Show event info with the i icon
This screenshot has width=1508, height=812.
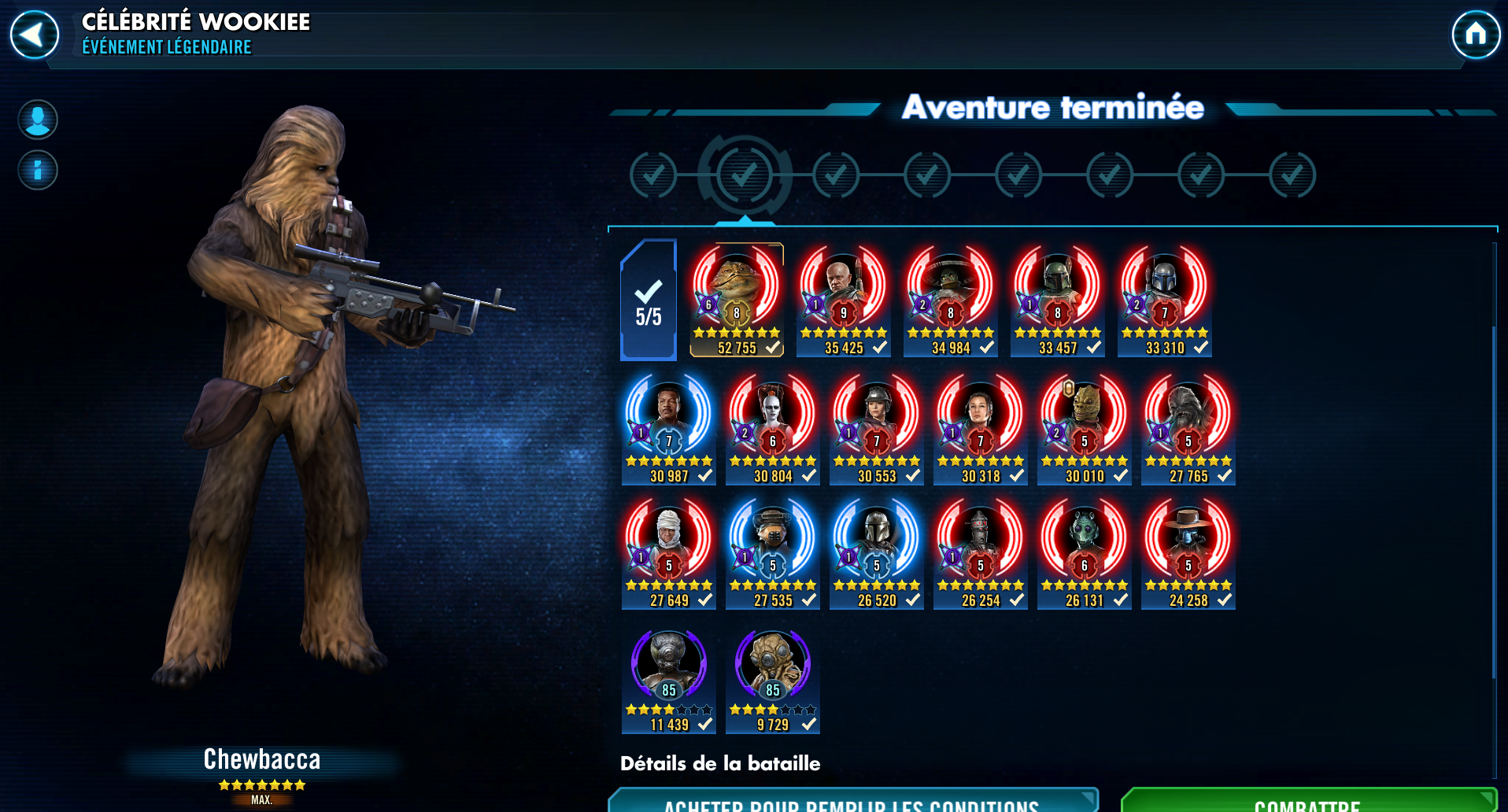tap(38, 170)
